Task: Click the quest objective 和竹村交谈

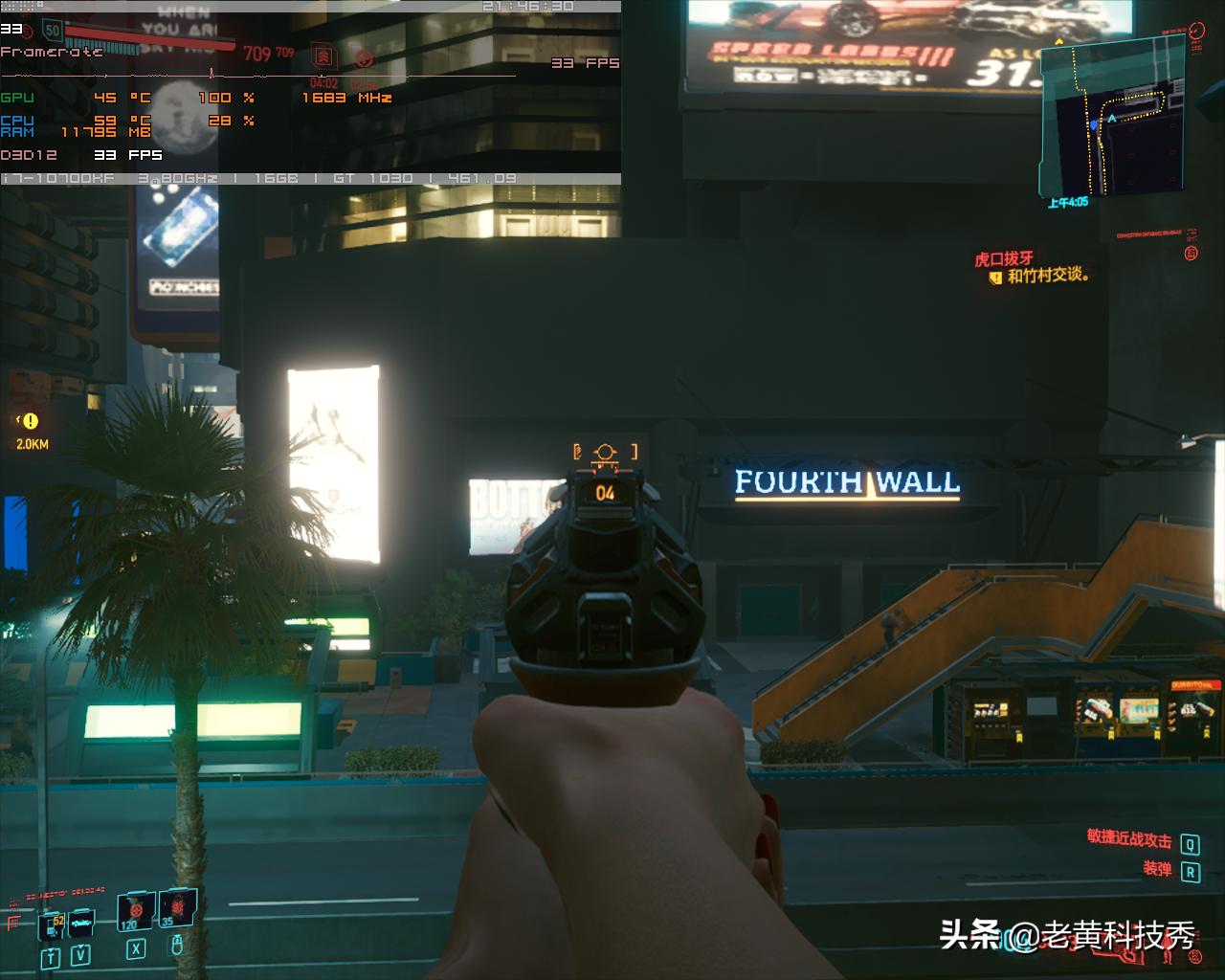Action: pos(1048,276)
